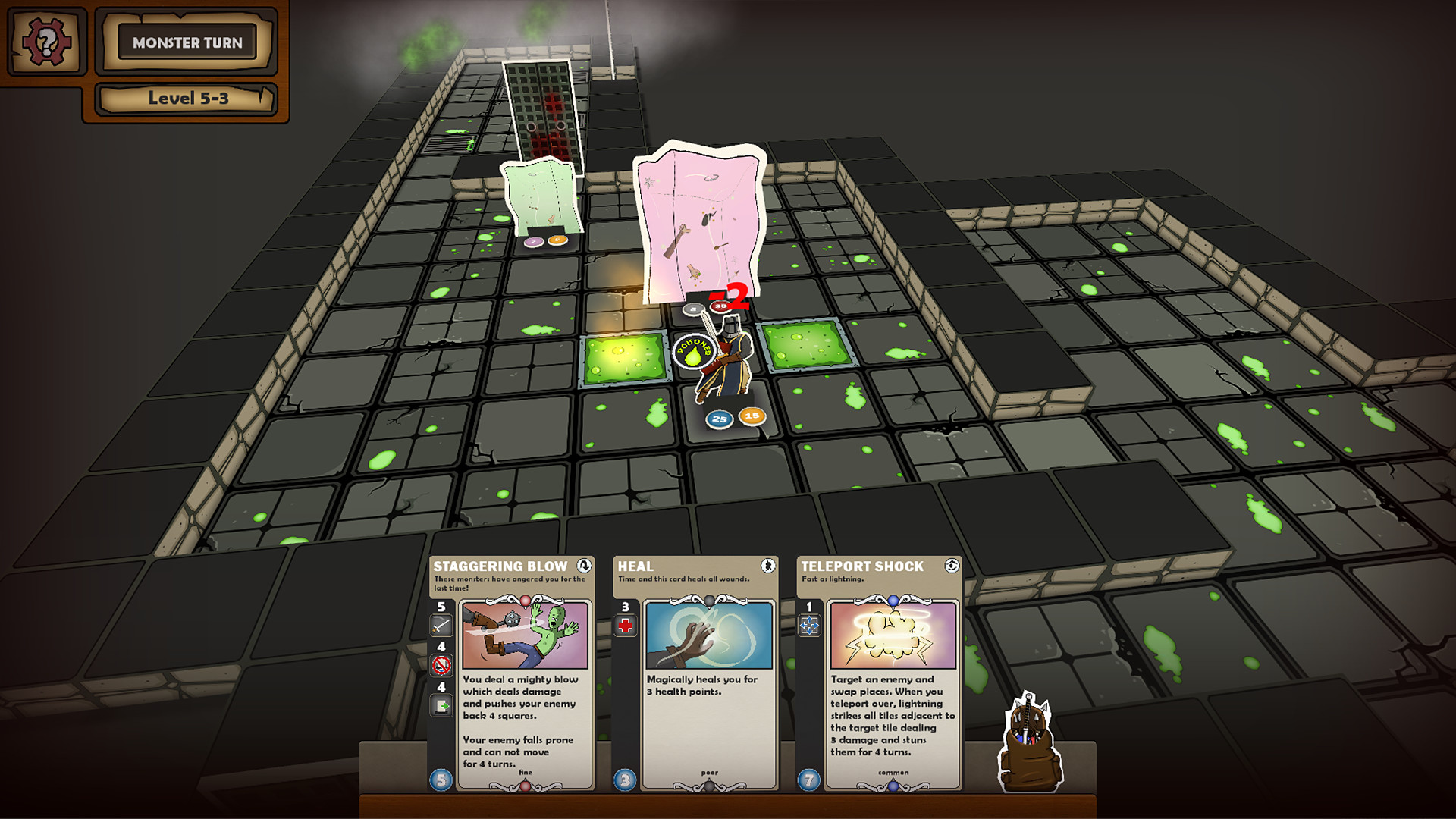Click the red gem at top of Staggering Blow
Viewport: 1456px width, 819px height.
pos(526,601)
